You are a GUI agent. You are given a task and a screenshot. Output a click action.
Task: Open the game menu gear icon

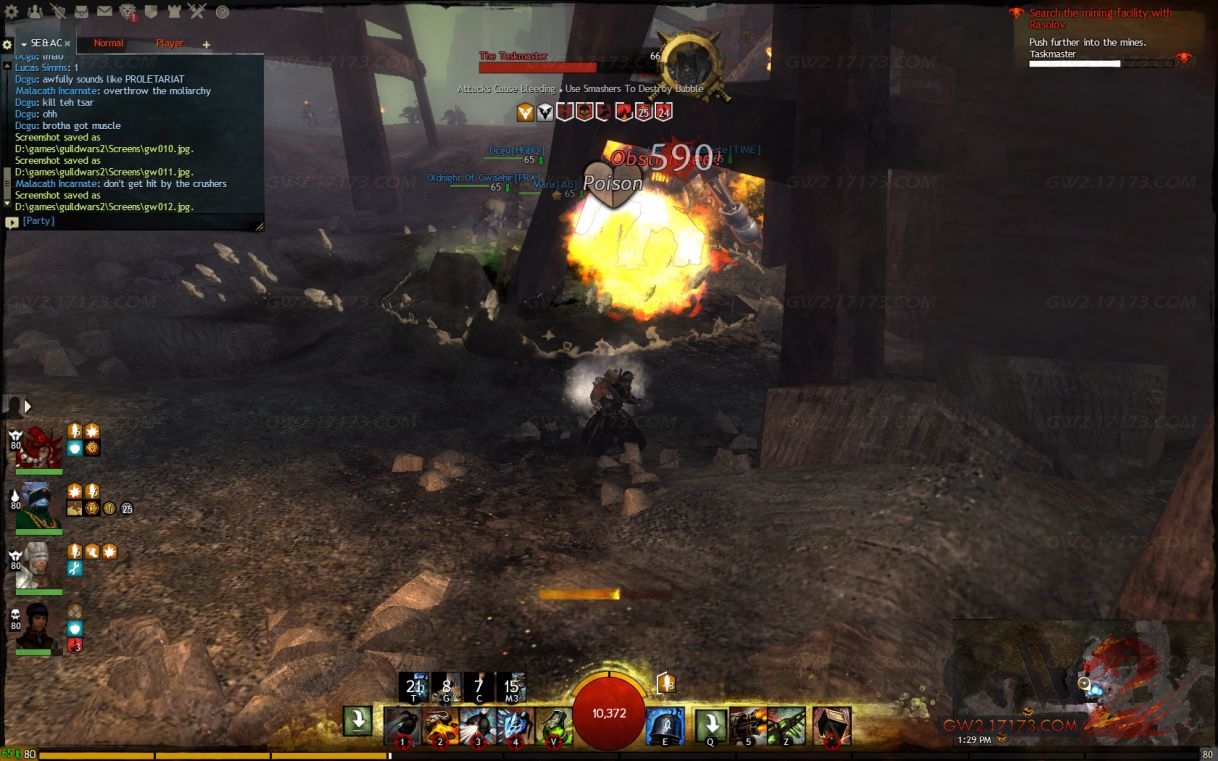[x=11, y=12]
